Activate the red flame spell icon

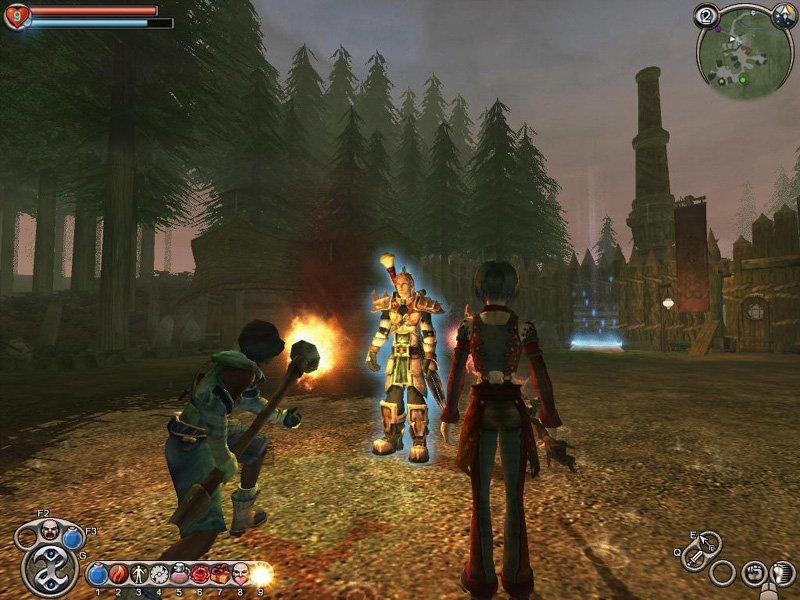click(x=118, y=575)
